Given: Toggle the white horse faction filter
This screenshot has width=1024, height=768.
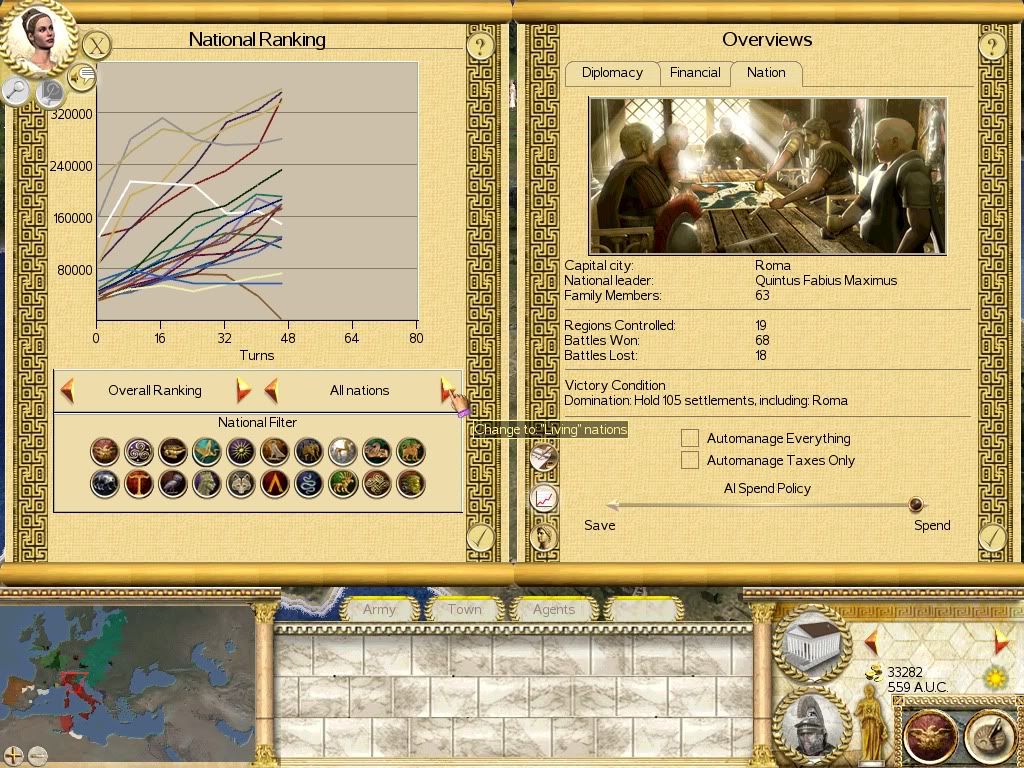Looking at the screenshot, I should (343, 452).
